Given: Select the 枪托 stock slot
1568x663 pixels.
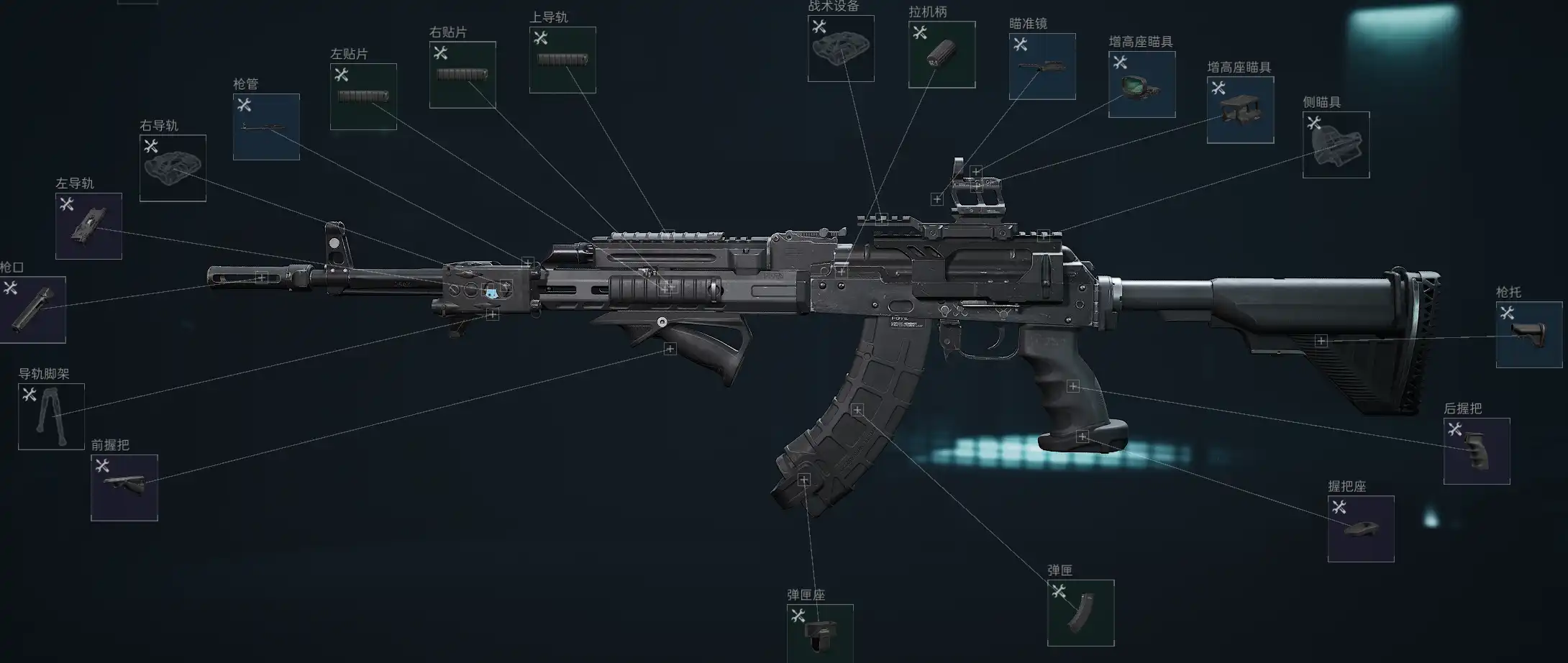Looking at the screenshot, I should (x=1529, y=334).
